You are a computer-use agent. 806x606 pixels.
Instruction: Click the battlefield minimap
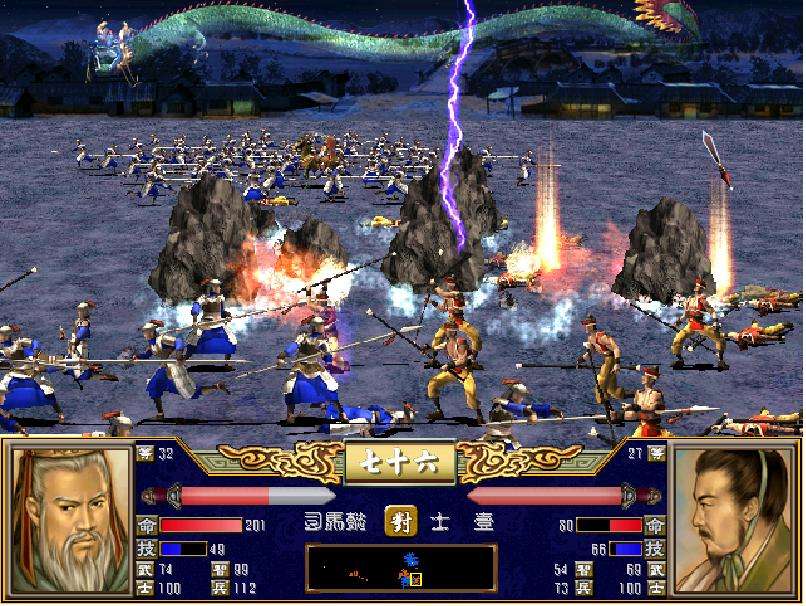pyautogui.click(x=401, y=569)
